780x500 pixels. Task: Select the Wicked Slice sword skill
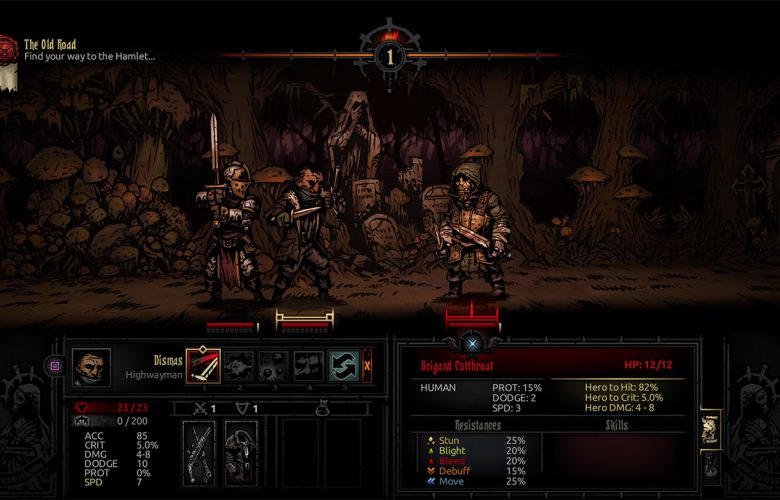[204, 365]
